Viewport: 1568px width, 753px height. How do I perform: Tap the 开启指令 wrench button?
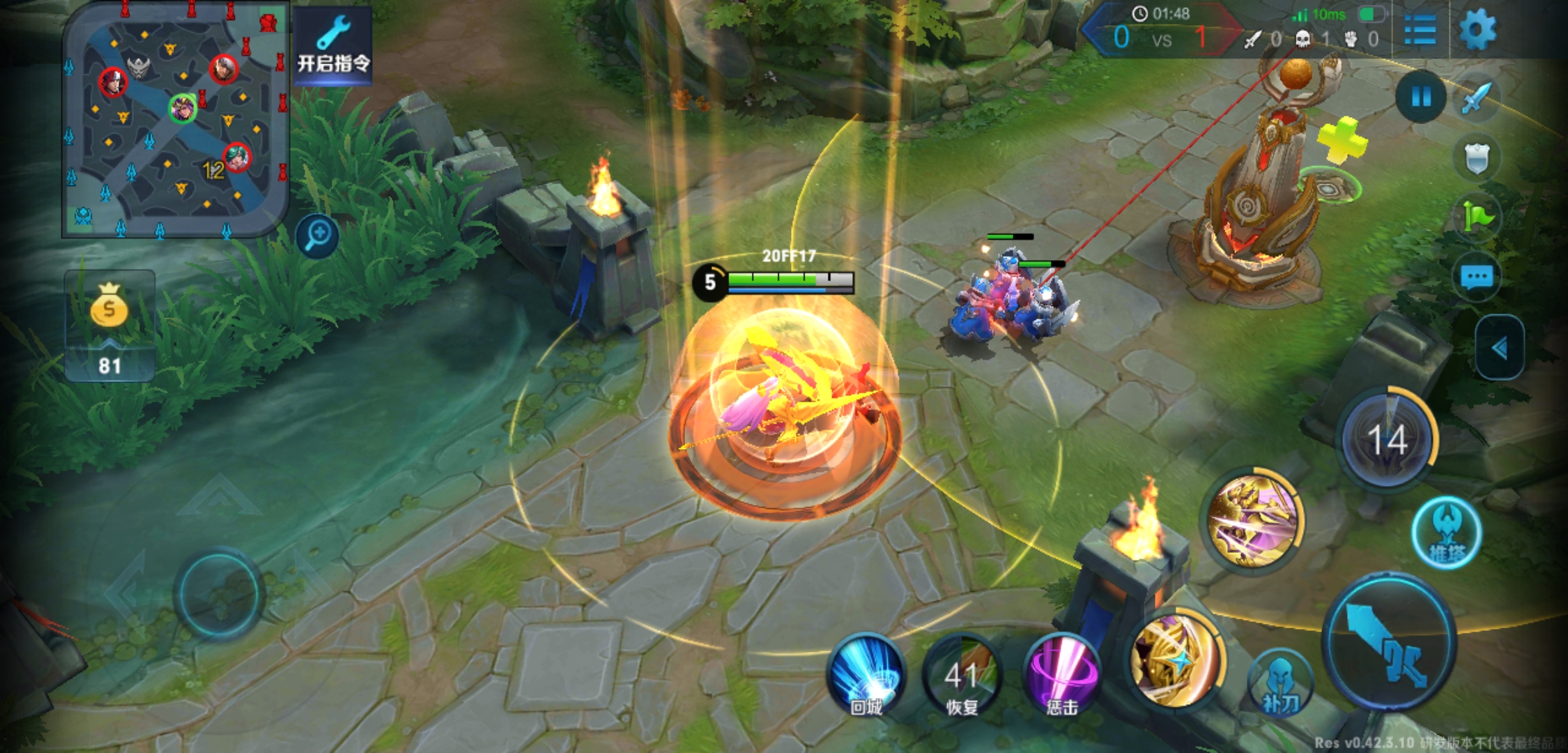pyautogui.click(x=333, y=46)
